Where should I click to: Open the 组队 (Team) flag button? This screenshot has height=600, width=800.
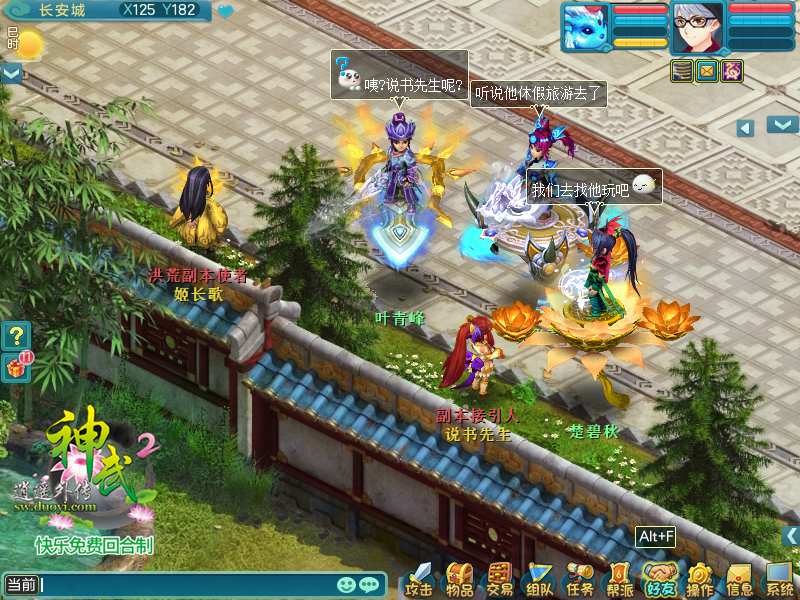click(x=540, y=579)
